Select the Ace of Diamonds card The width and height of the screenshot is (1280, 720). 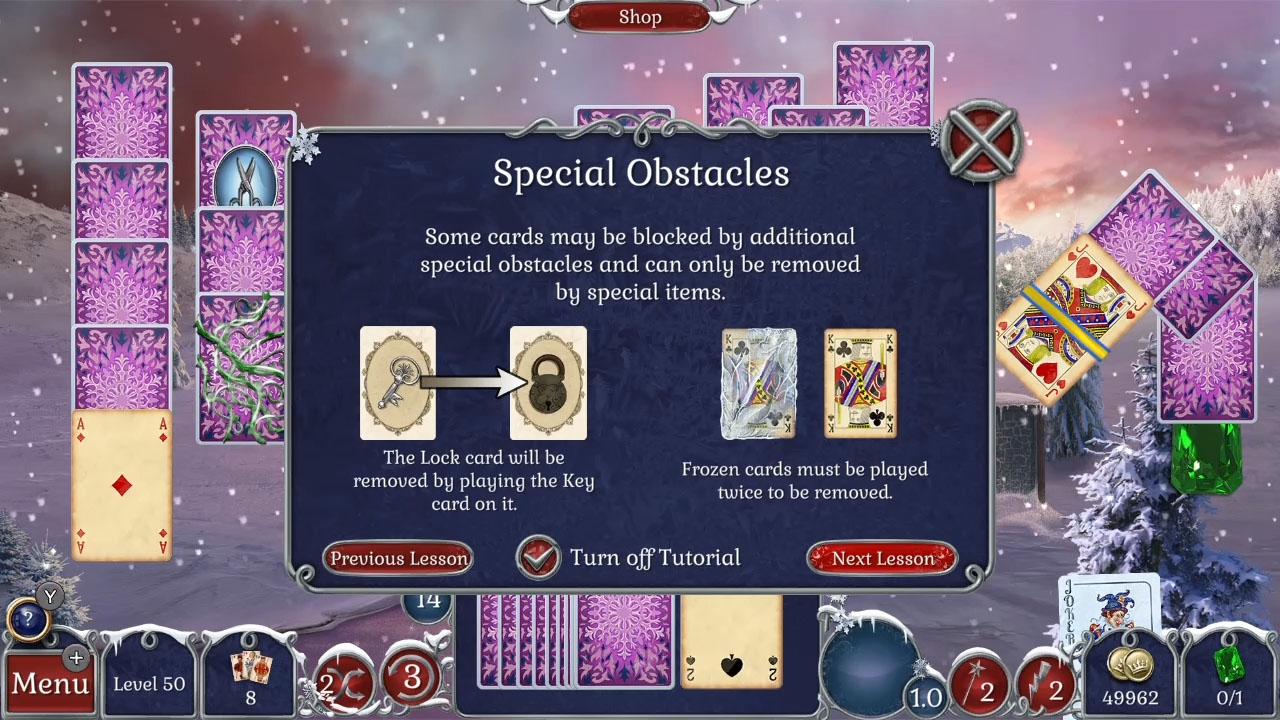[122, 483]
